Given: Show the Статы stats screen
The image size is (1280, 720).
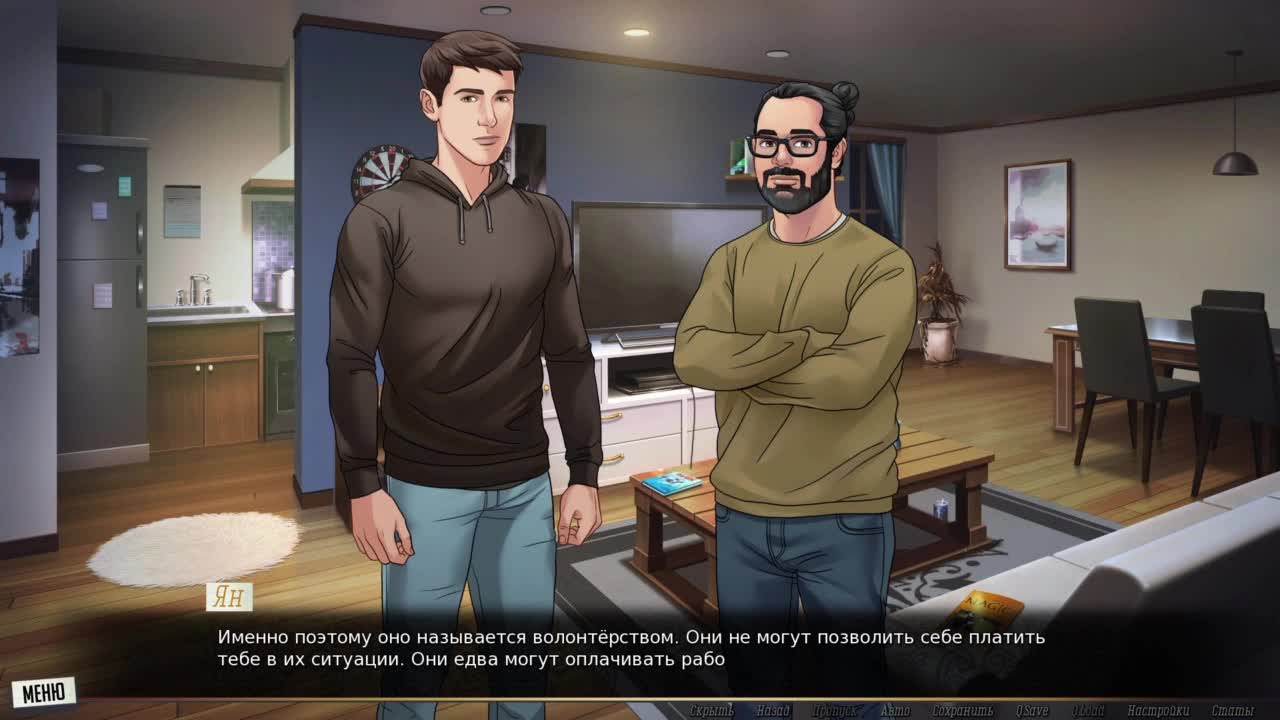Looking at the screenshot, I should point(1232,711).
